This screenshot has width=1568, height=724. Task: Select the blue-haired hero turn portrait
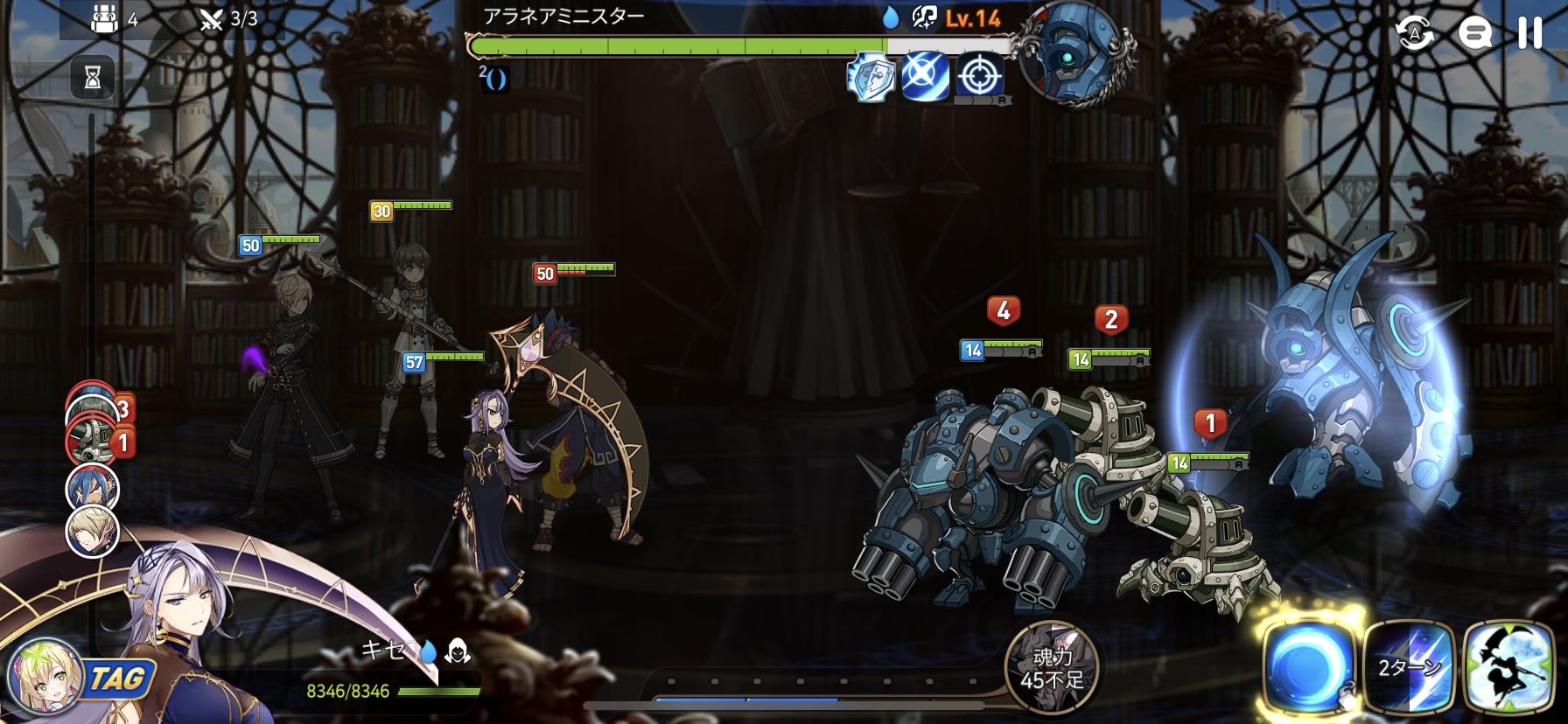pyautogui.click(x=92, y=488)
